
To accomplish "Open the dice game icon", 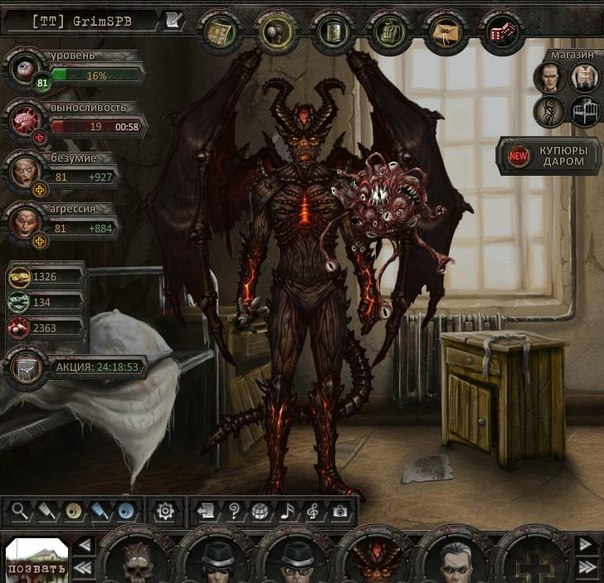I will (495, 32).
